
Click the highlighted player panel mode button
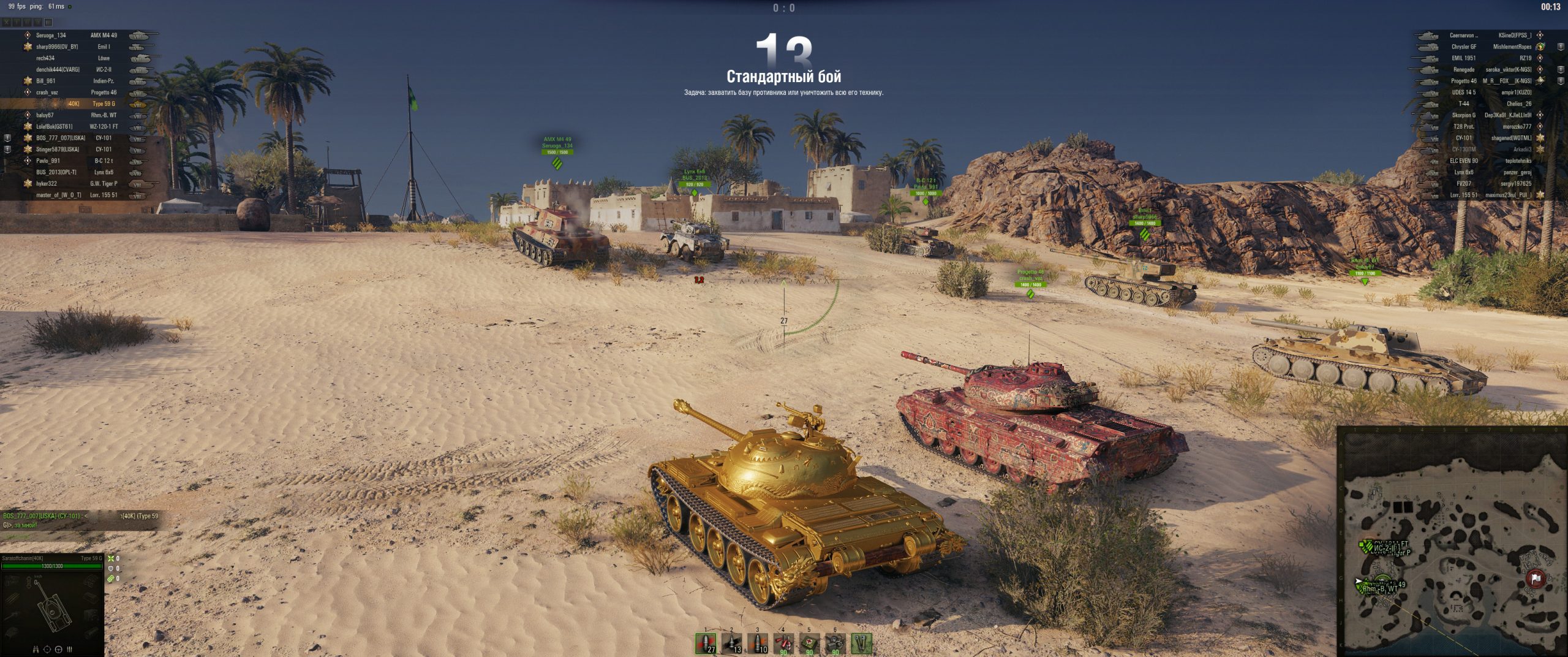coord(48,23)
